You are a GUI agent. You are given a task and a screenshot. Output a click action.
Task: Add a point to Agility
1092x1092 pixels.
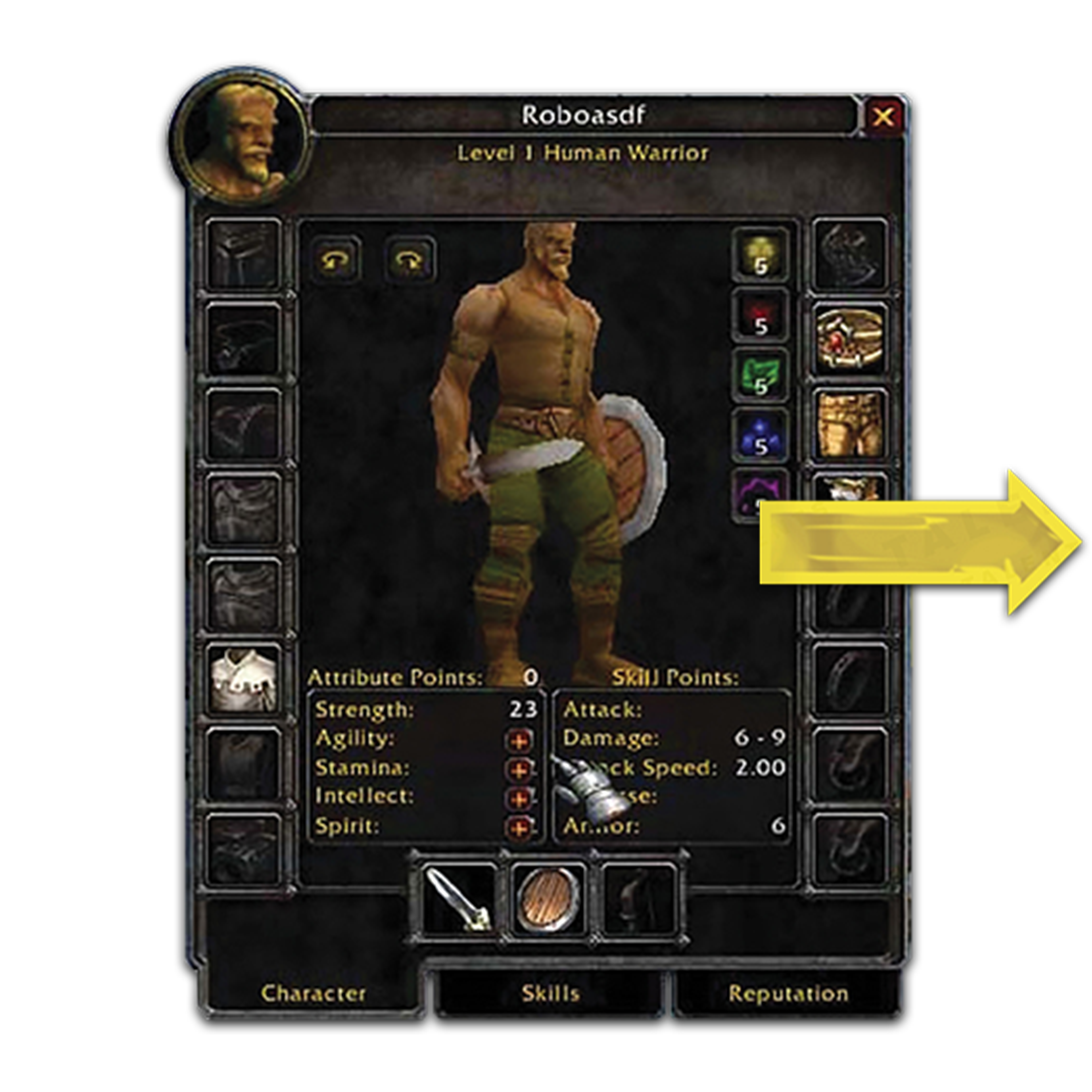(x=519, y=740)
